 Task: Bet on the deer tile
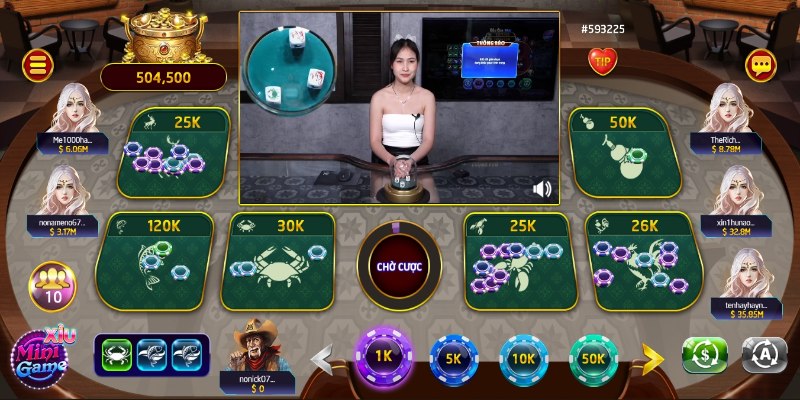tap(178, 152)
